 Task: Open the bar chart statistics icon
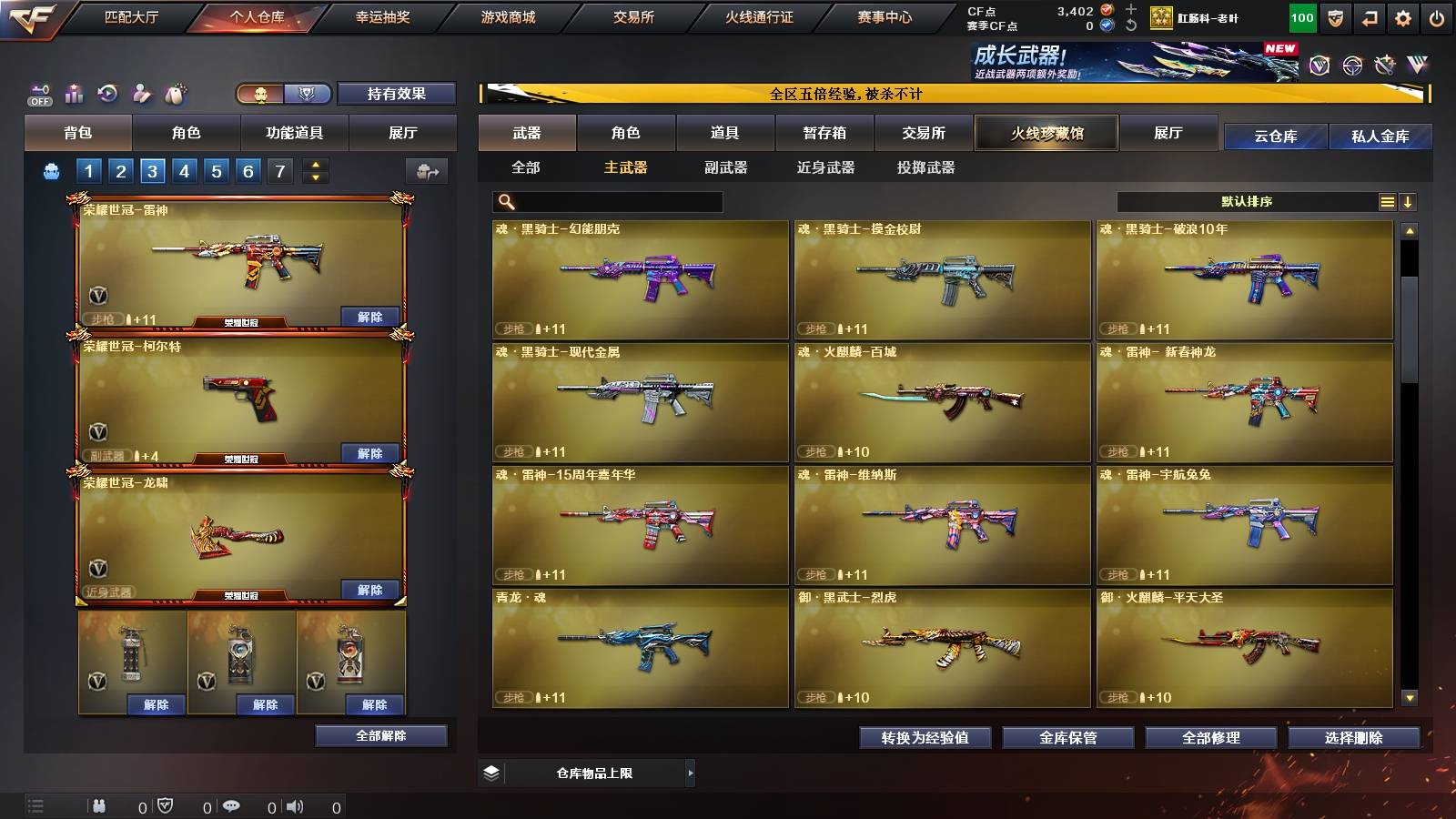tap(73, 93)
